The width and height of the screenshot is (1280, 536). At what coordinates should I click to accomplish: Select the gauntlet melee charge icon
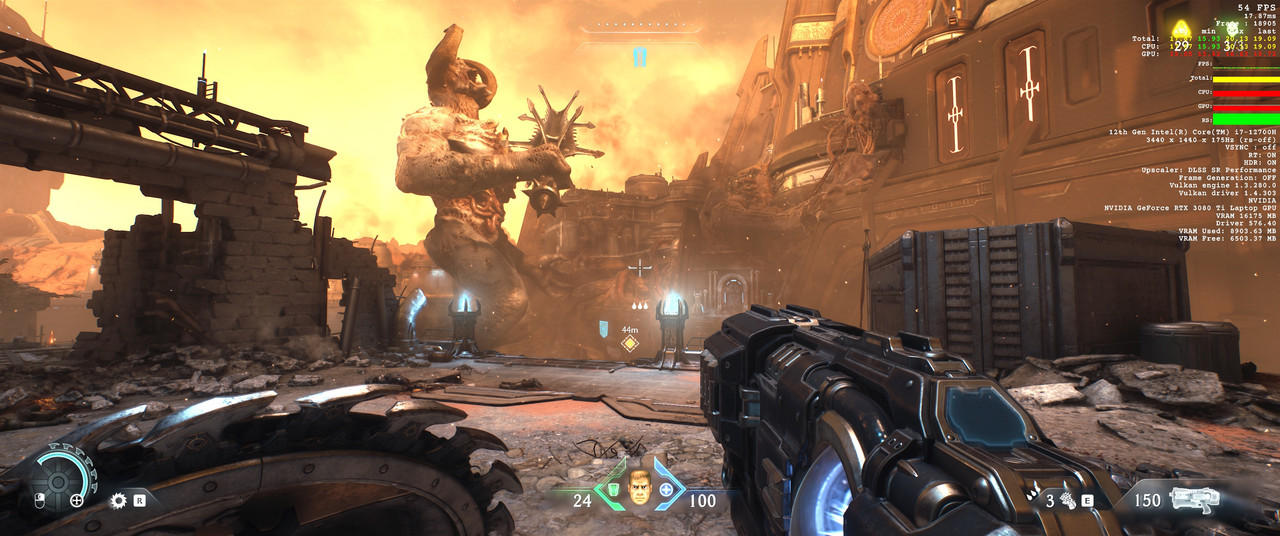[x=1068, y=500]
